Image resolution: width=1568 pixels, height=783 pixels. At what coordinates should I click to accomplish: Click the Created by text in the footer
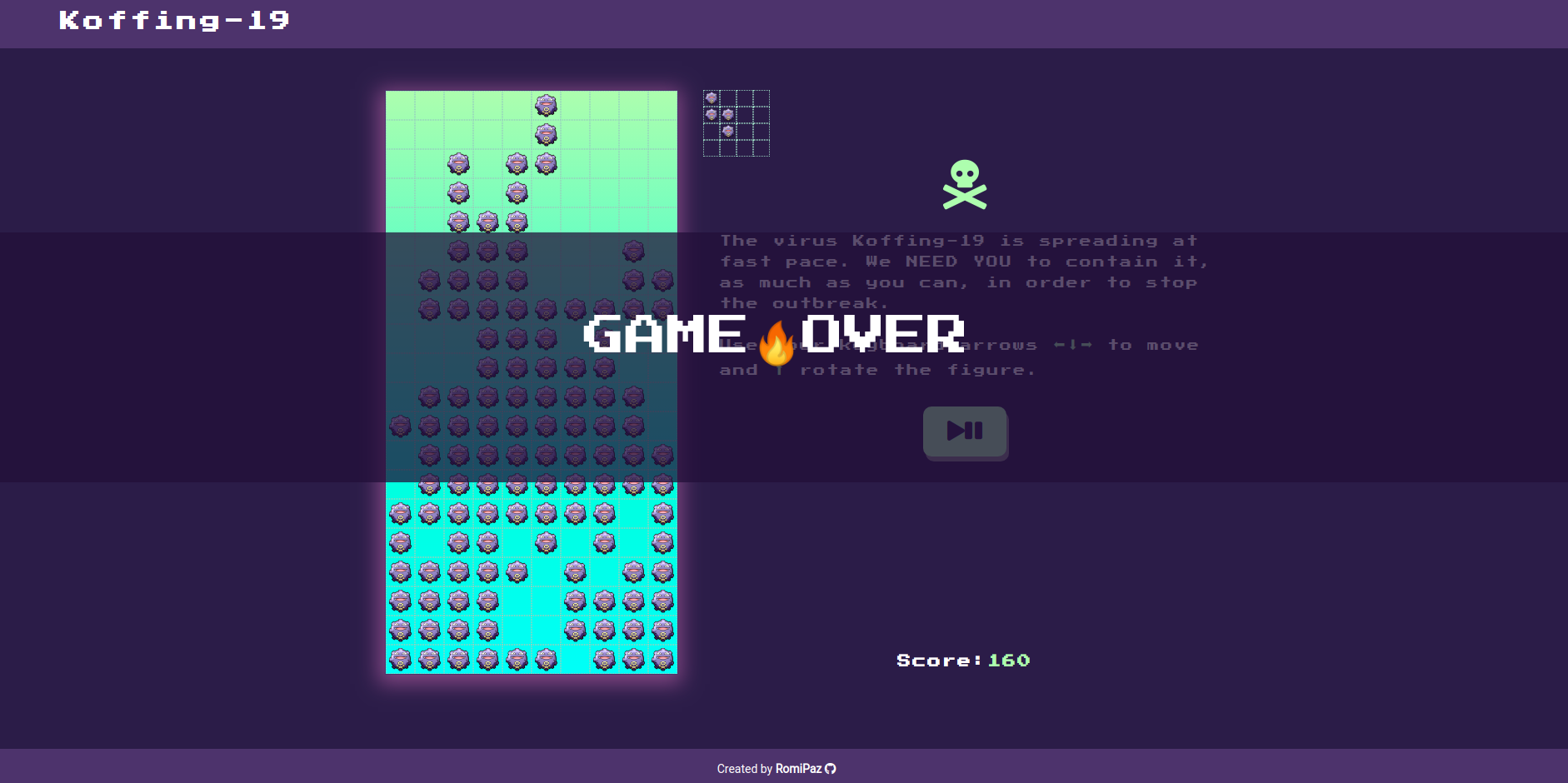click(x=744, y=768)
